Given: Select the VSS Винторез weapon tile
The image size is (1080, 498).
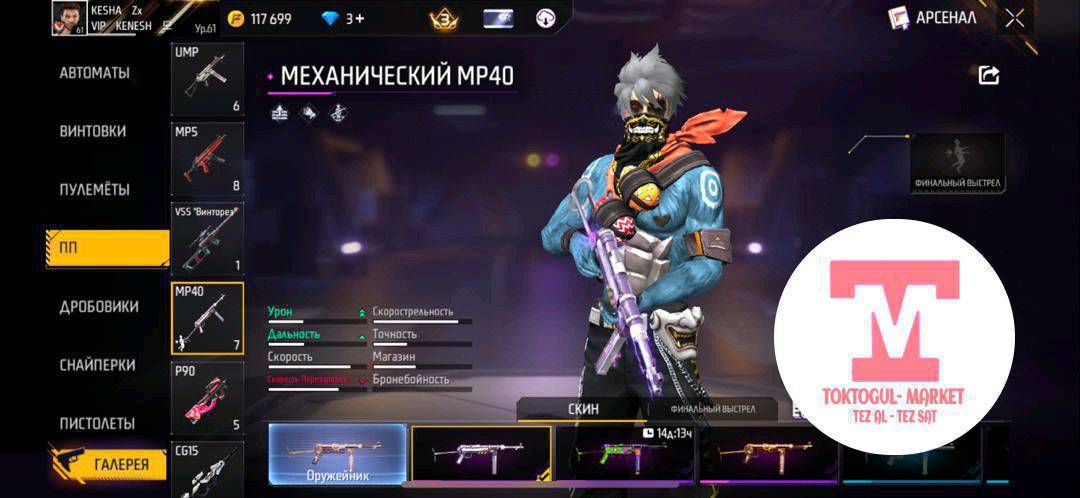Looking at the screenshot, I should (207, 238).
